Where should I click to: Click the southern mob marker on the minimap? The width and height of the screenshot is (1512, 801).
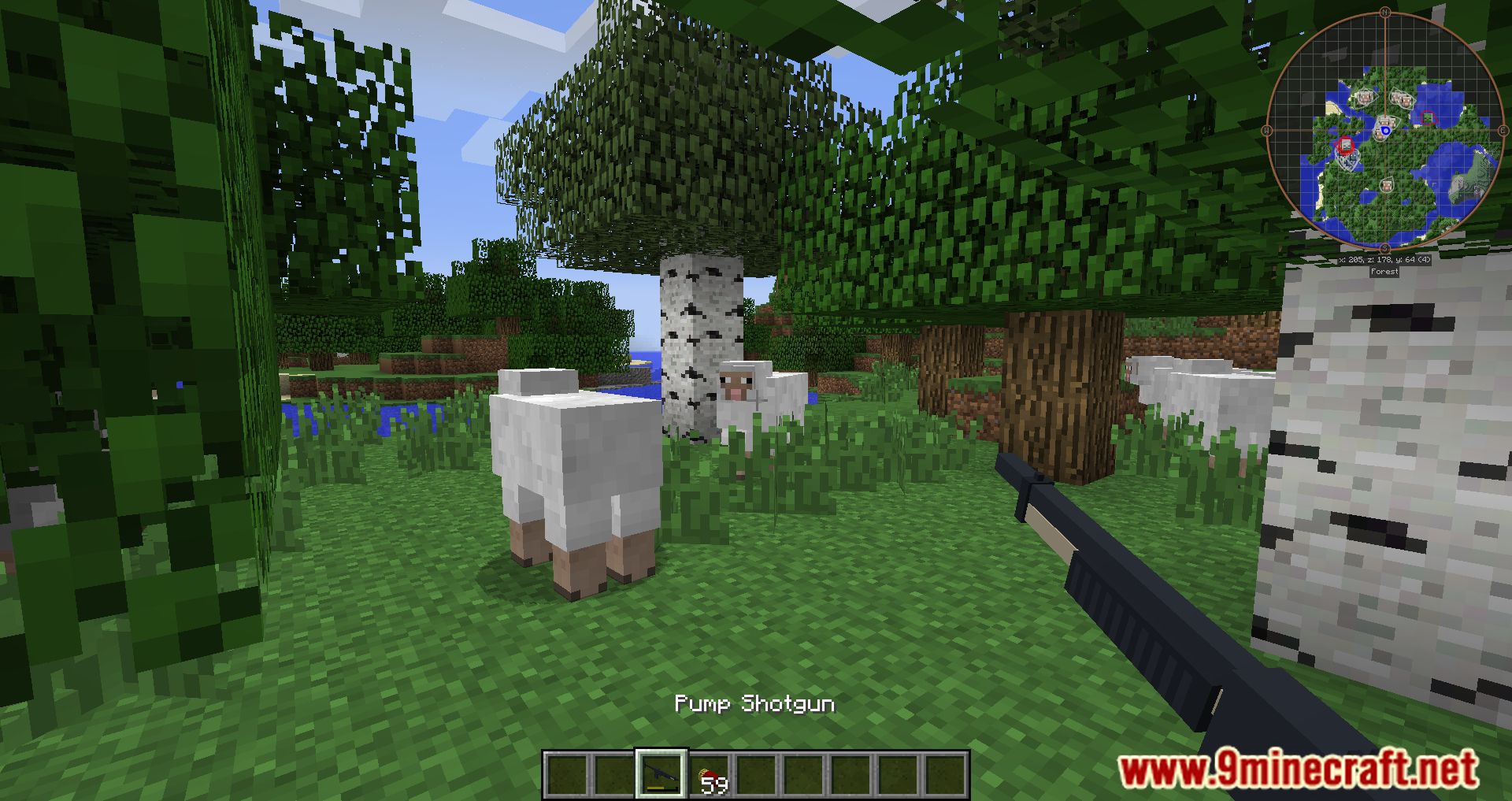pyautogui.click(x=1387, y=184)
